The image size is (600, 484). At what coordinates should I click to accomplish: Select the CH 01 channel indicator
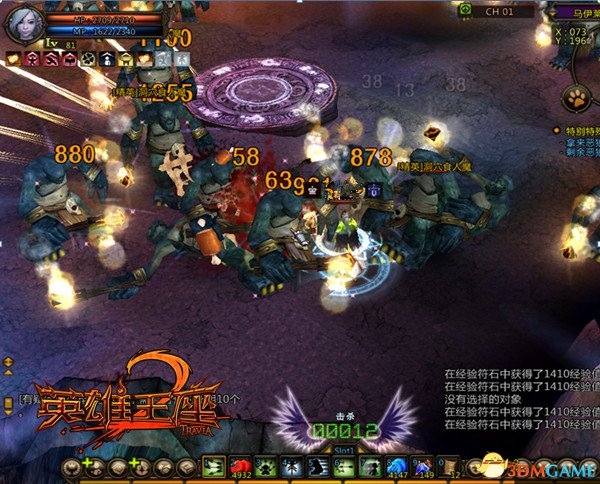pyautogui.click(x=499, y=11)
